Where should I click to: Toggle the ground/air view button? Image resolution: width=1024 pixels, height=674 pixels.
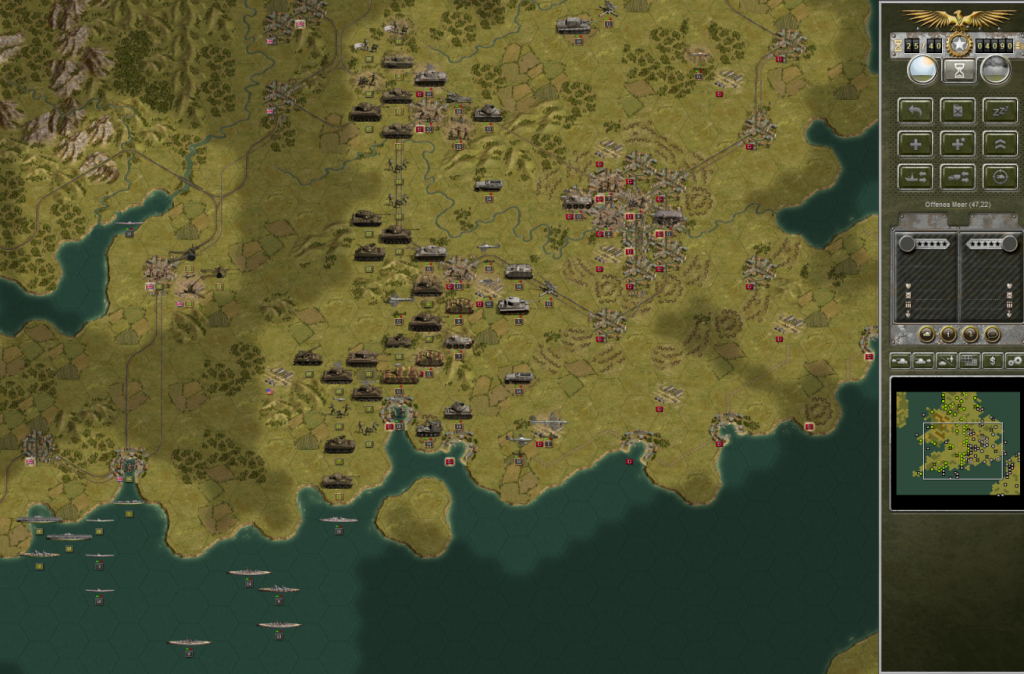[945, 360]
